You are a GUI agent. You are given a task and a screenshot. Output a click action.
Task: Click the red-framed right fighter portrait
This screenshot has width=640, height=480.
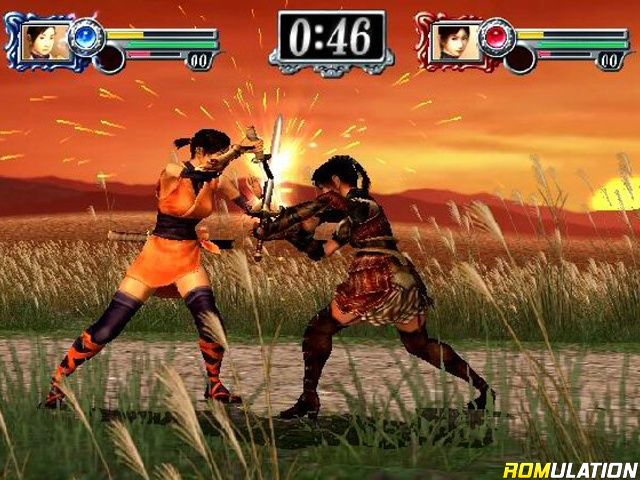coord(457,41)
